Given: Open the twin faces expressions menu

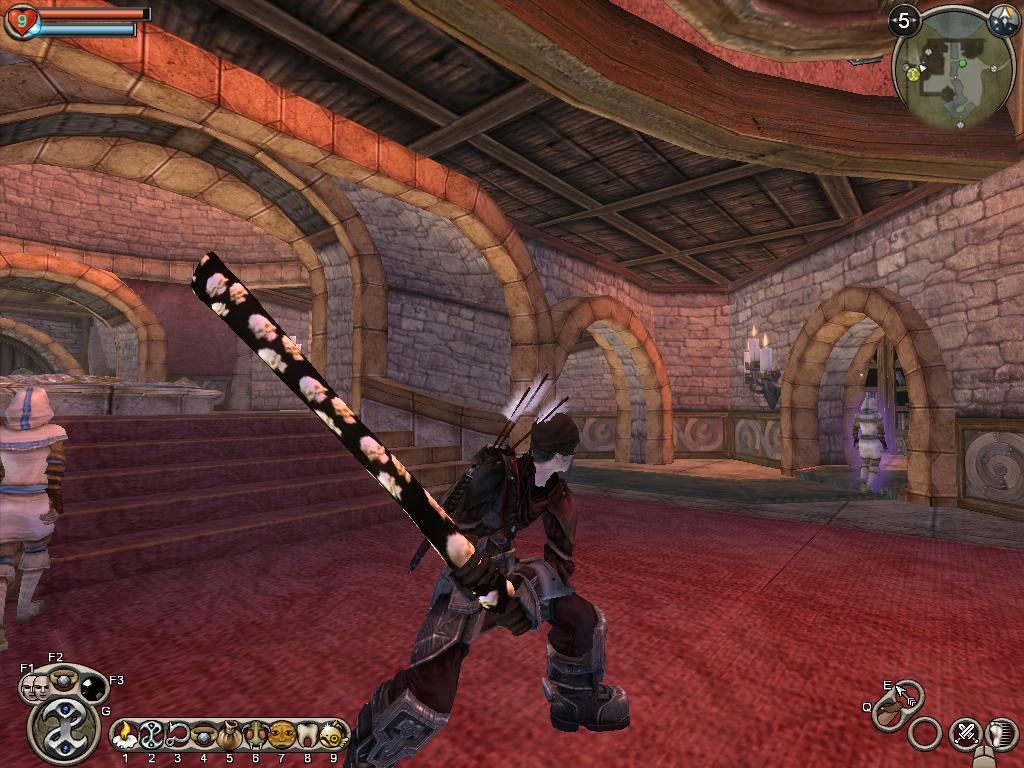Looking at the screenshot, I should click(33, 687).
